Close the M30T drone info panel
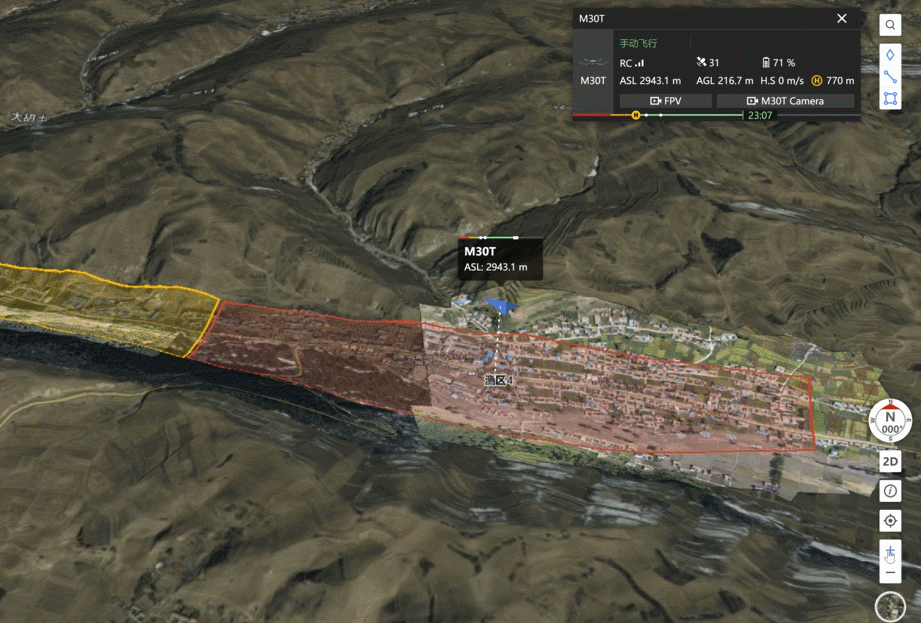 coord(842,18)
